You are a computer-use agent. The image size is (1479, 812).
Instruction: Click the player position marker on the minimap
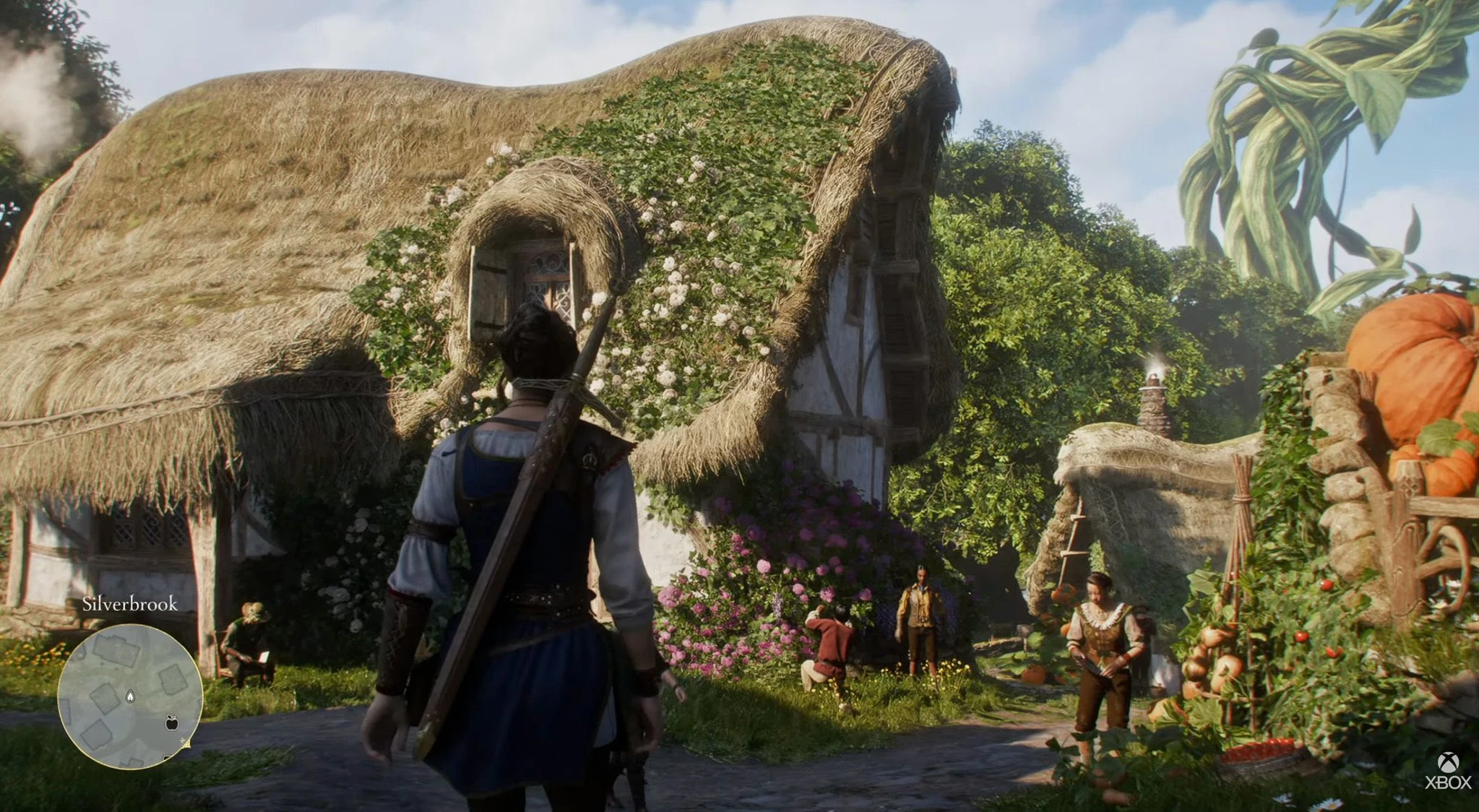point(130,696)
